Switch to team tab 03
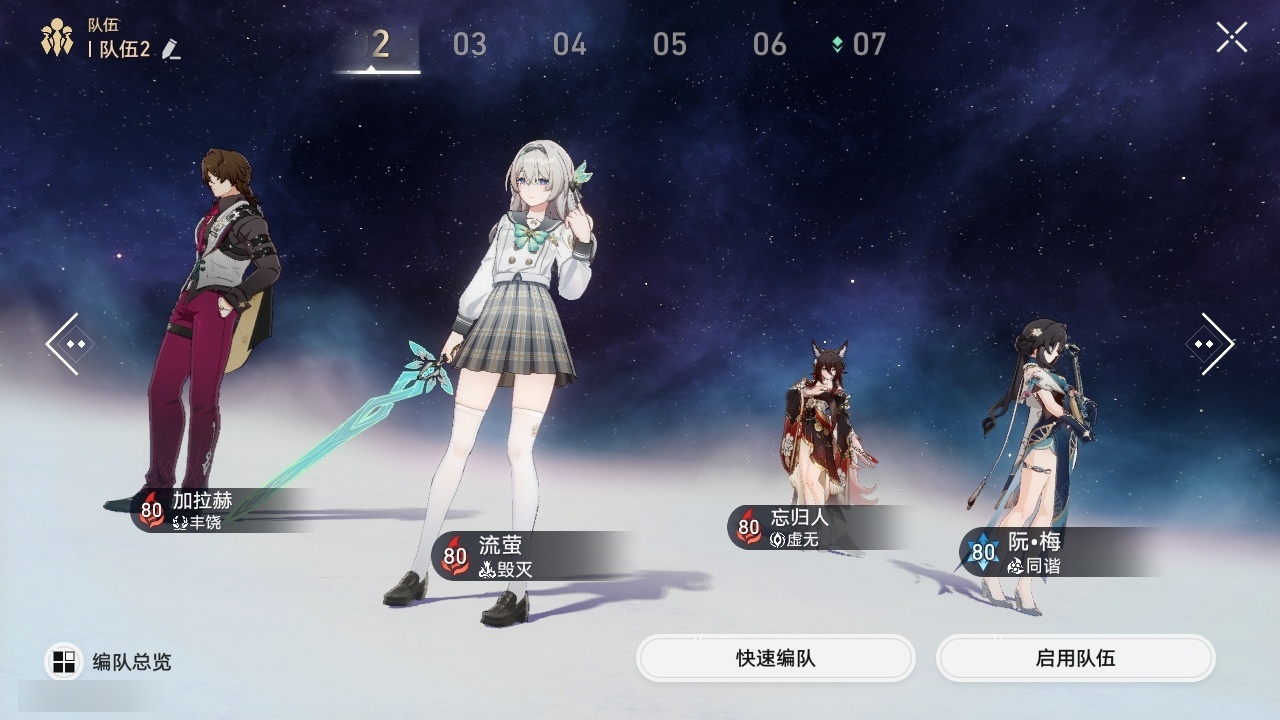This screenshot has width=1280, height=720. (469, 44)
